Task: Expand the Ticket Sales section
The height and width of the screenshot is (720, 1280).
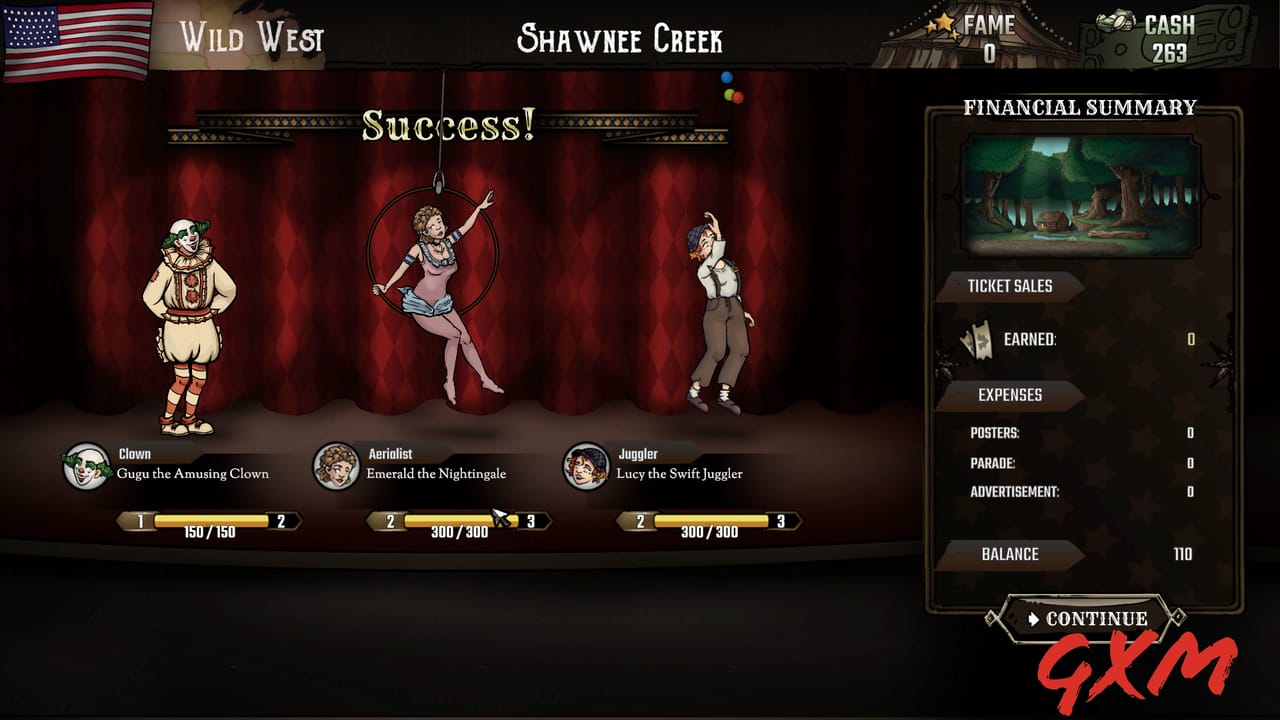Action: click(x=1008, y=286)
